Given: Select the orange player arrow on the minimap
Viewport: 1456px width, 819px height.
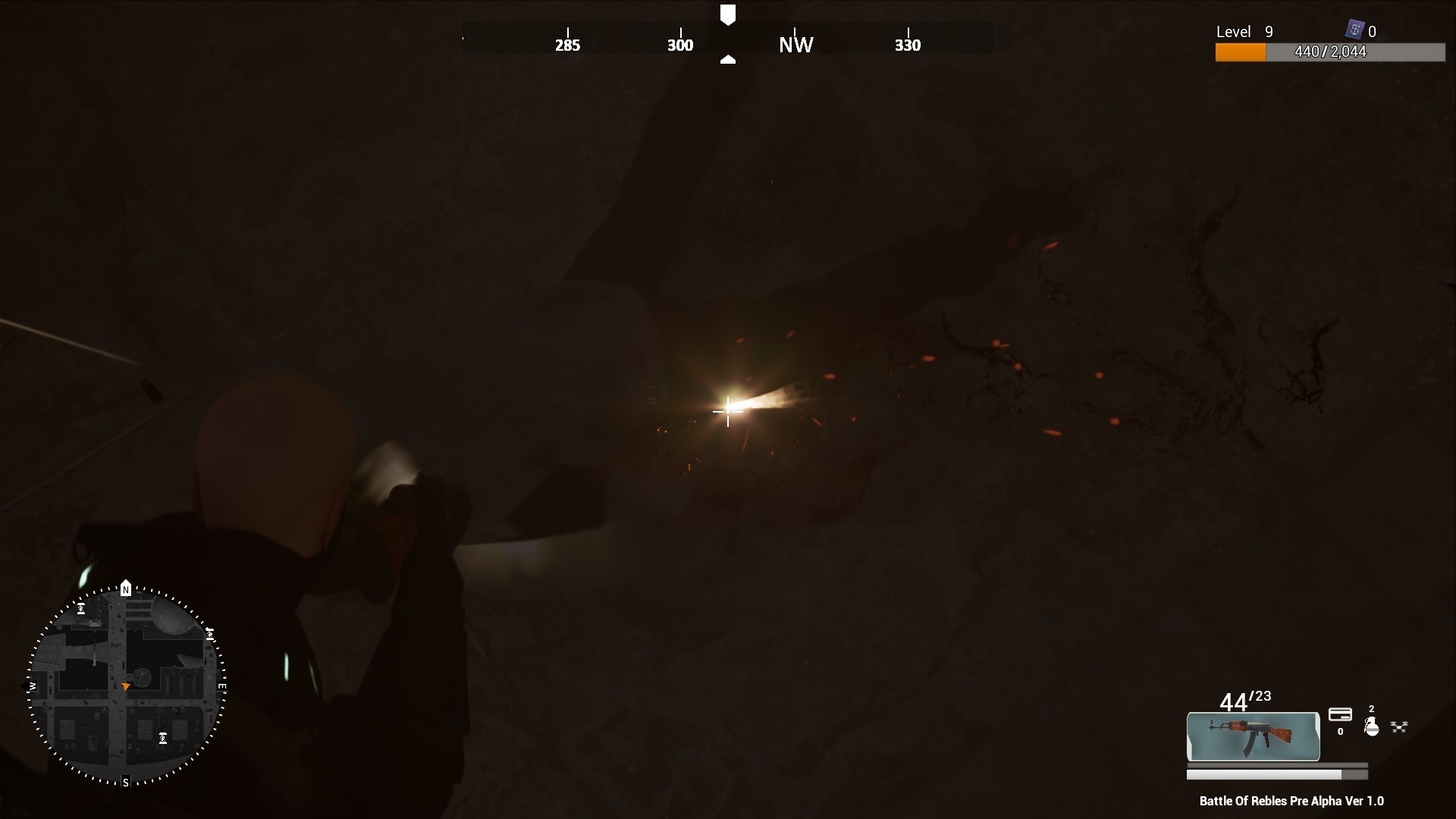Looking at the screenshot, I should click(126, 686).
